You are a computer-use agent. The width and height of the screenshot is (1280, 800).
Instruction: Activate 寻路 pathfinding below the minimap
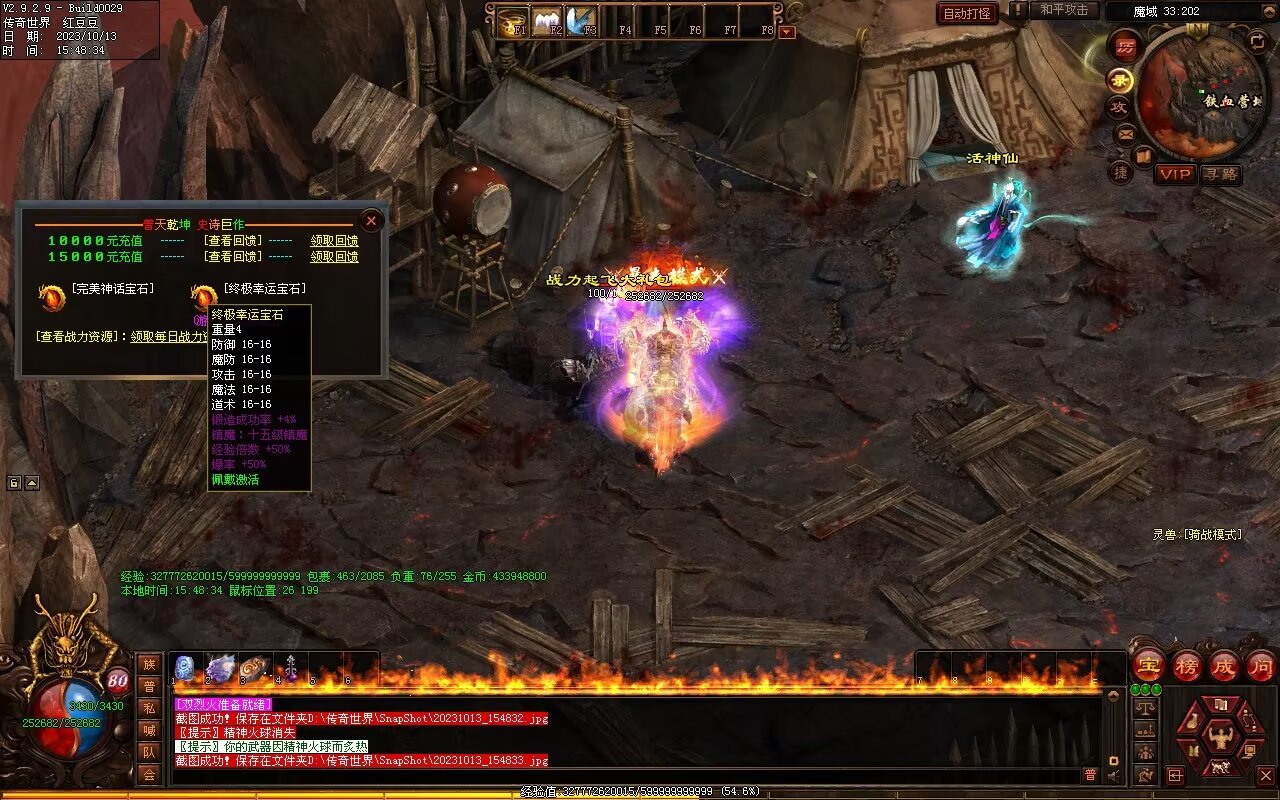[1220, 174]
